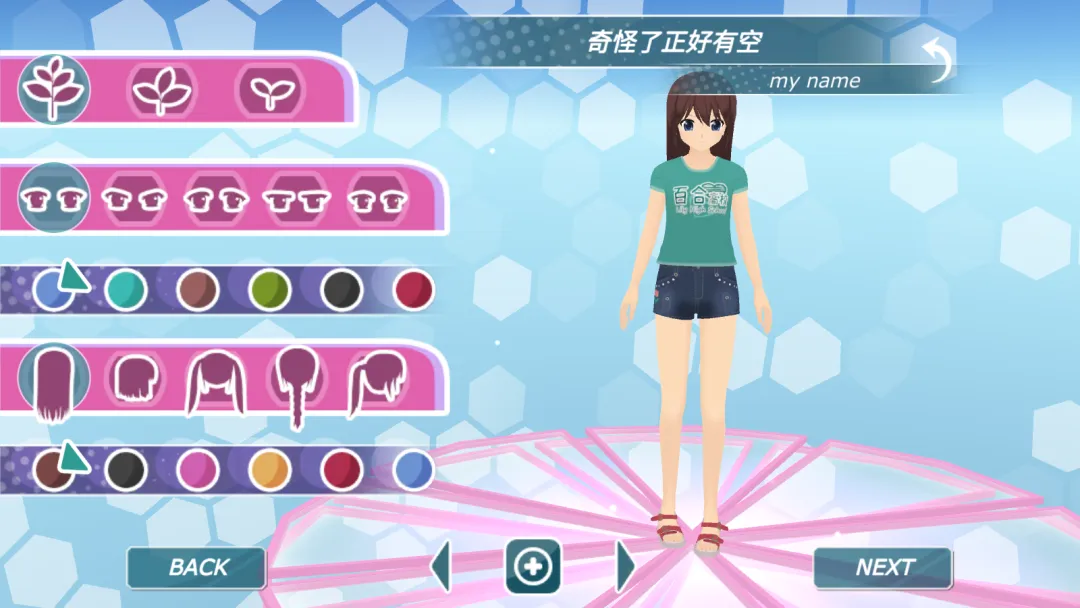The image size is (1080, 608).
Task: Pick the magenta hair color swatch
Action: click(197, 470)
